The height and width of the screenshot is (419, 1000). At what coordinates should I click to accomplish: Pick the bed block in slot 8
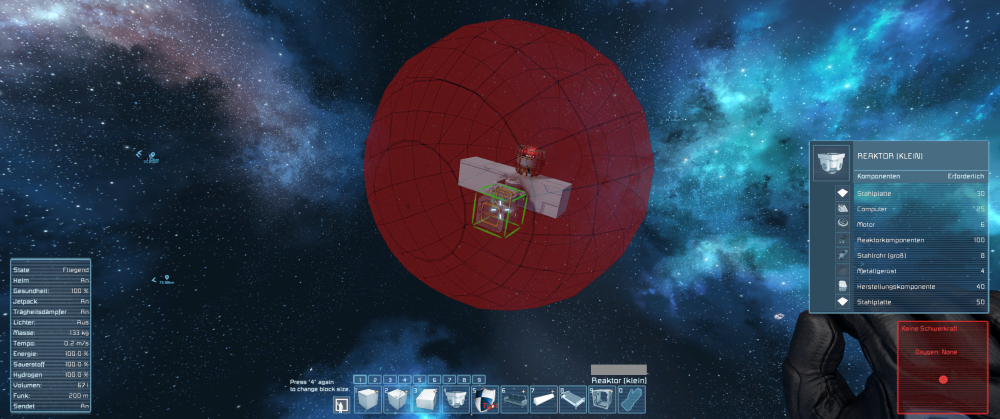tap(572, 401)
